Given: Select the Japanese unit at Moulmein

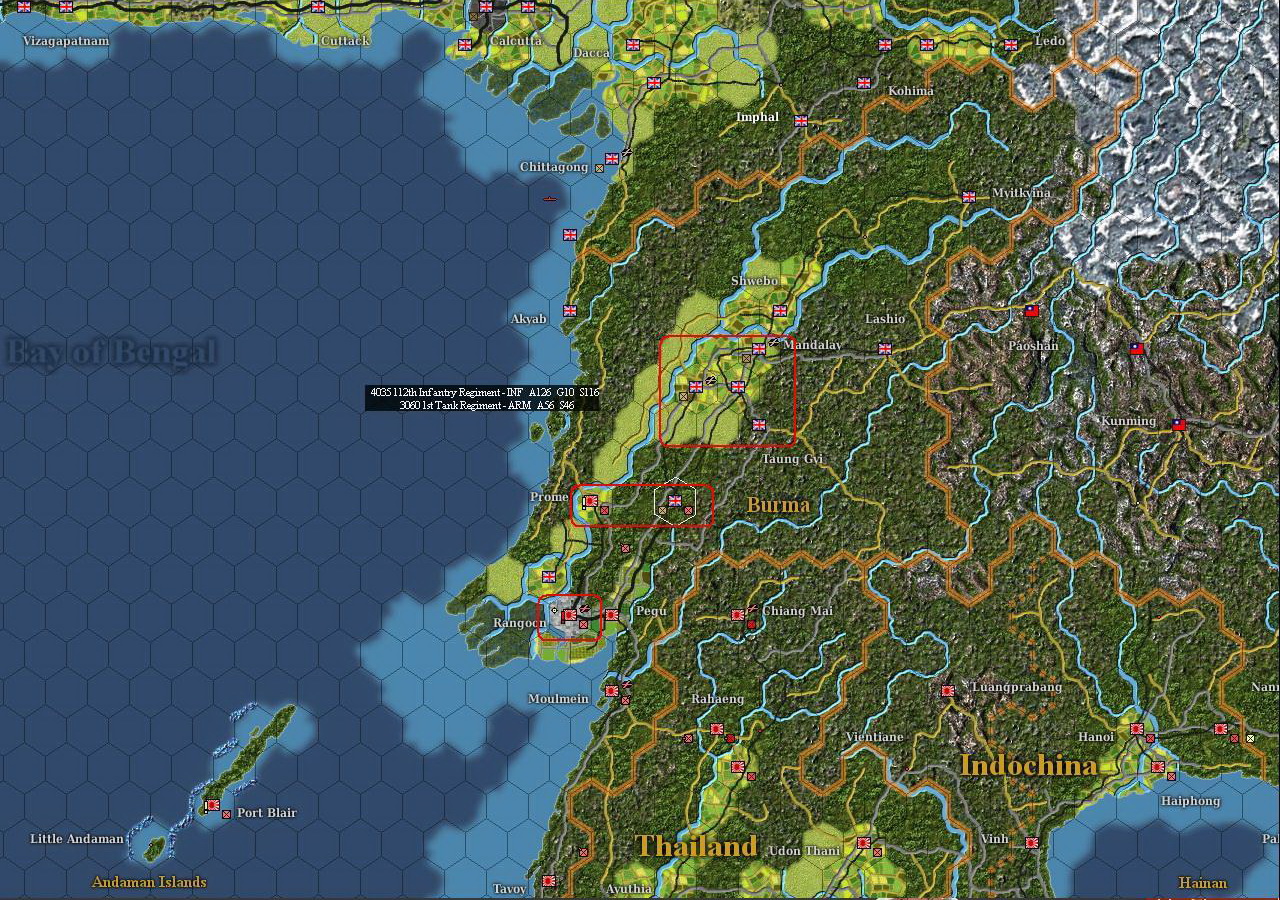Looking at the screenshot, I should [x=612, y=692].
